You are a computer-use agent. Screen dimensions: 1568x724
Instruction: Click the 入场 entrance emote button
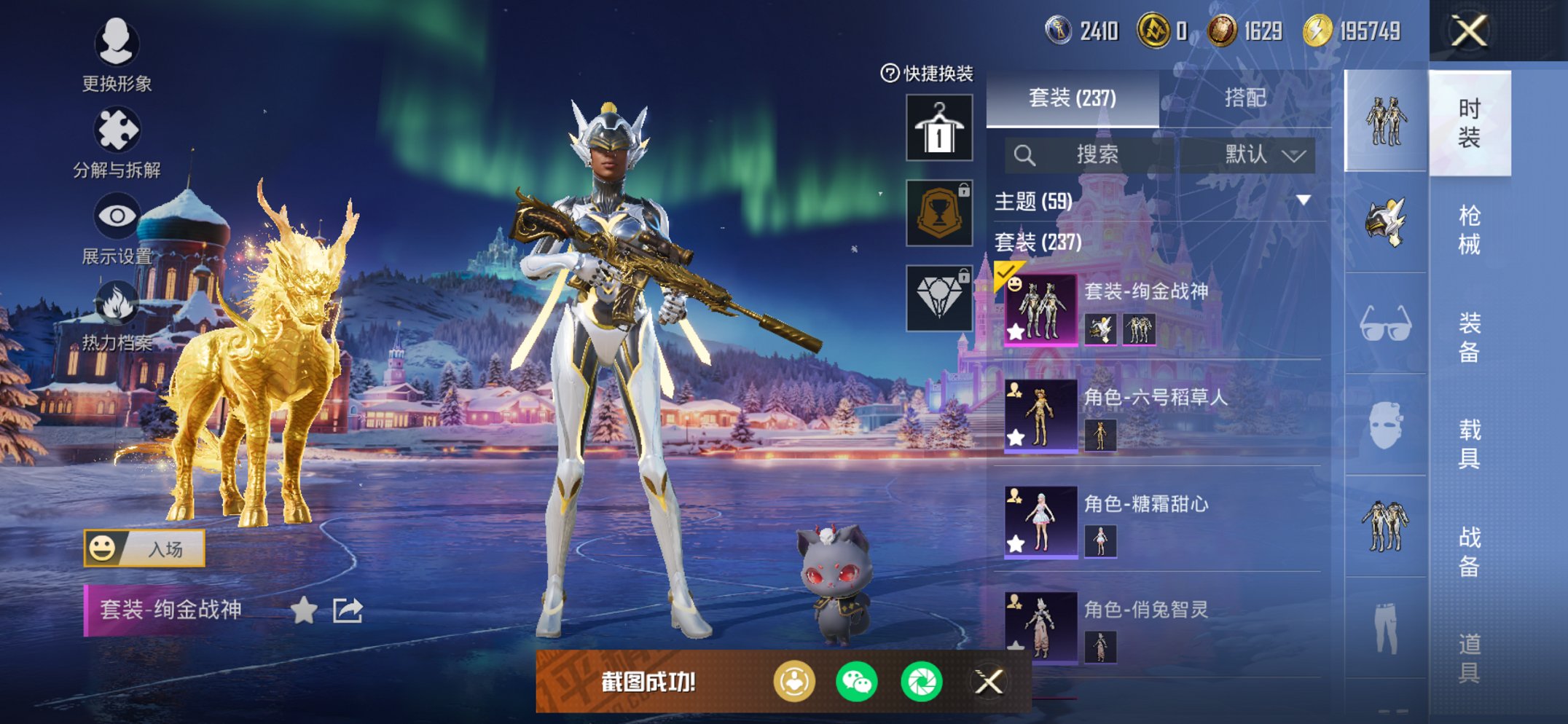144,548
